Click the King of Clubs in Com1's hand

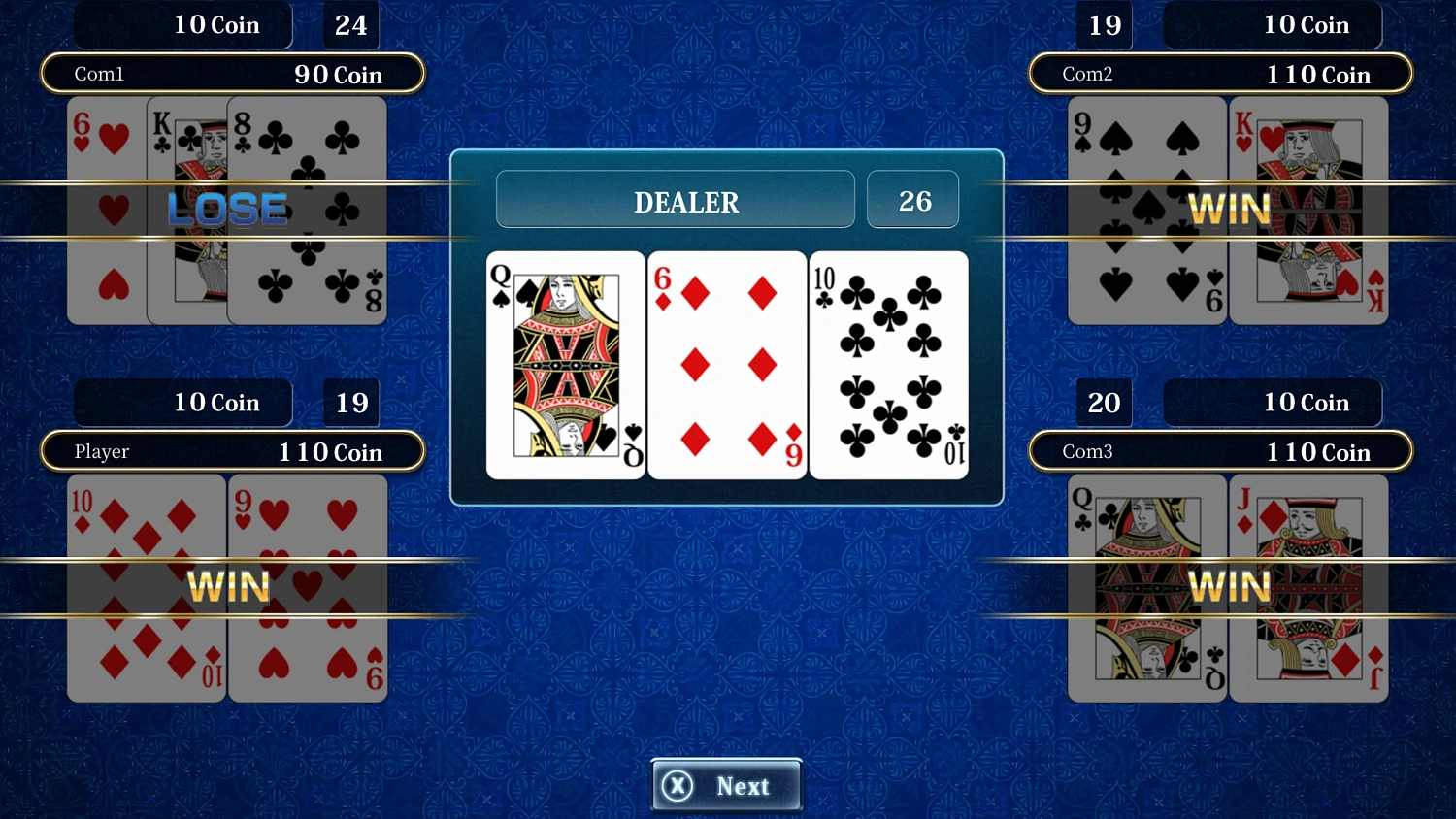coord(189,209)
